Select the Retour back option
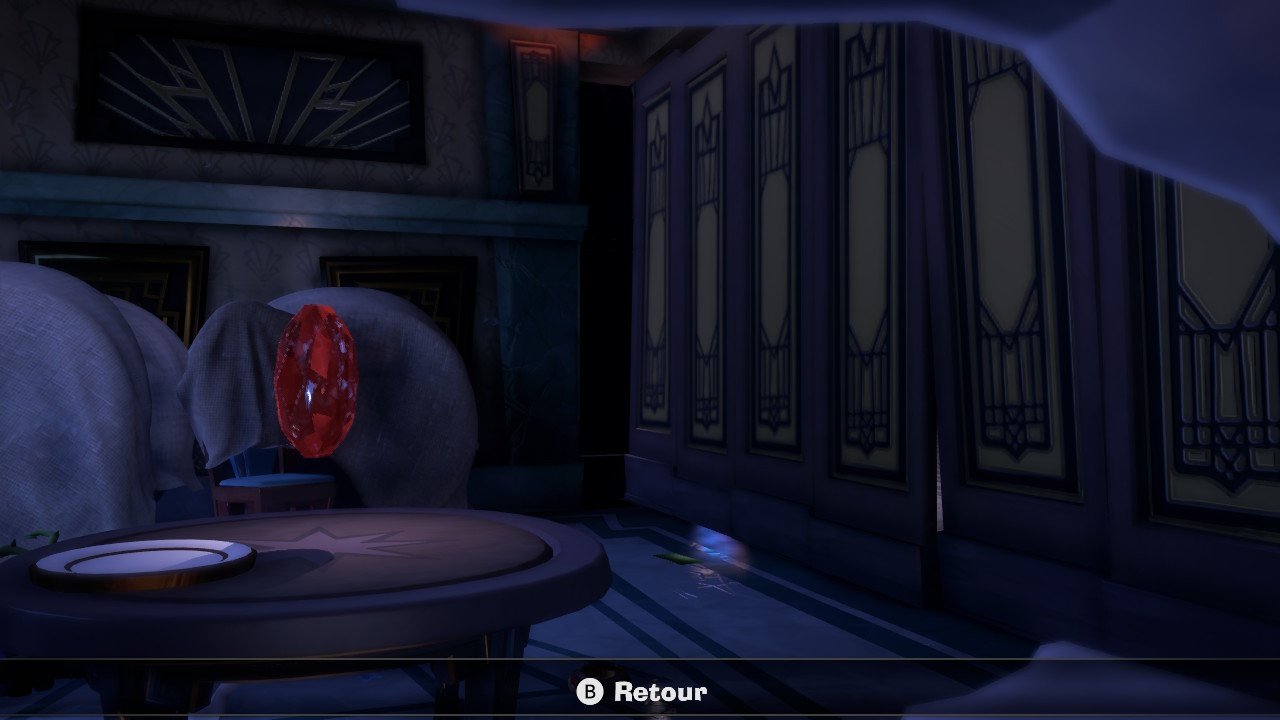 642,691
